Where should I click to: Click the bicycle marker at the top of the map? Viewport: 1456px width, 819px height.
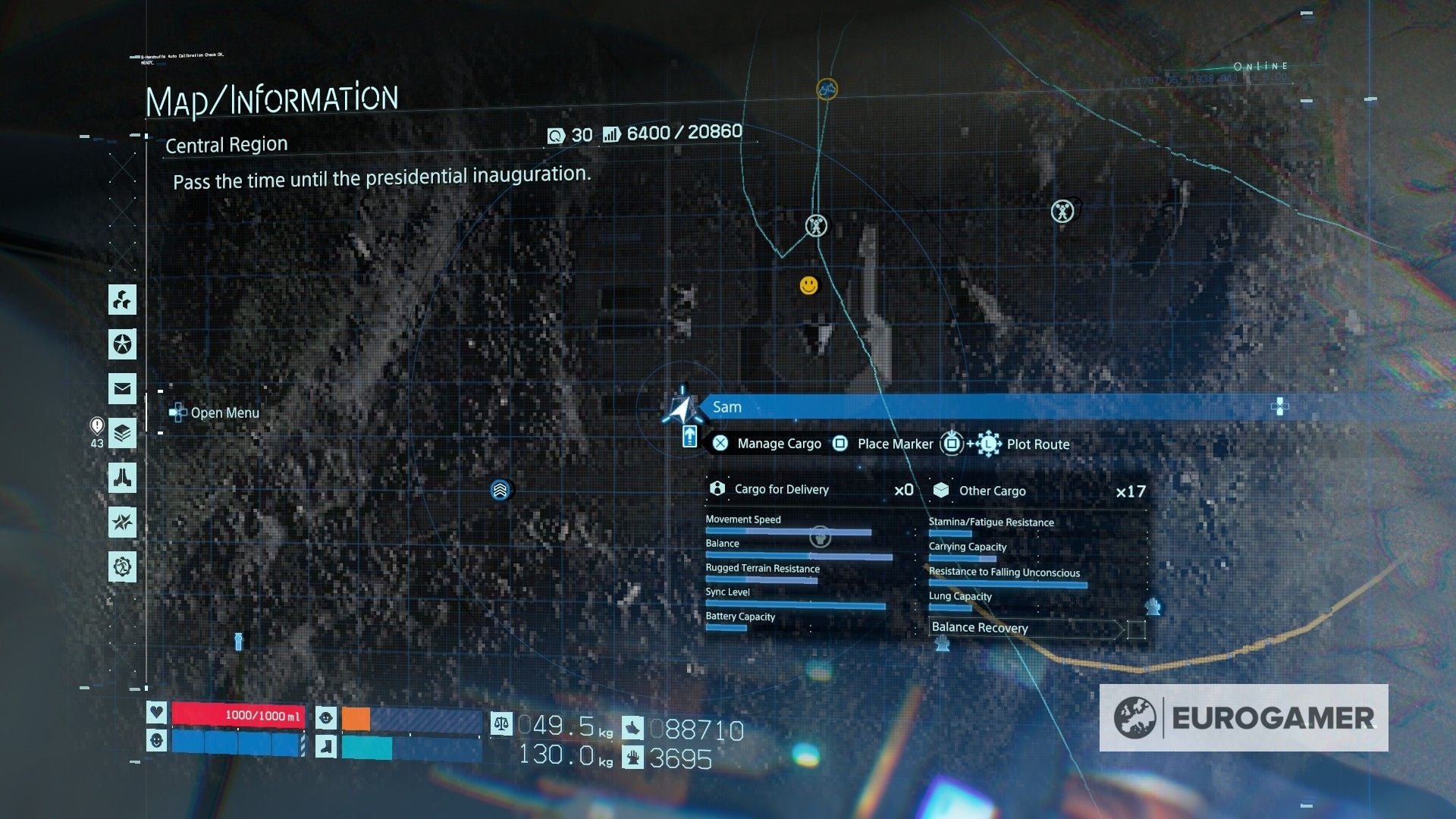click(827, 89)
